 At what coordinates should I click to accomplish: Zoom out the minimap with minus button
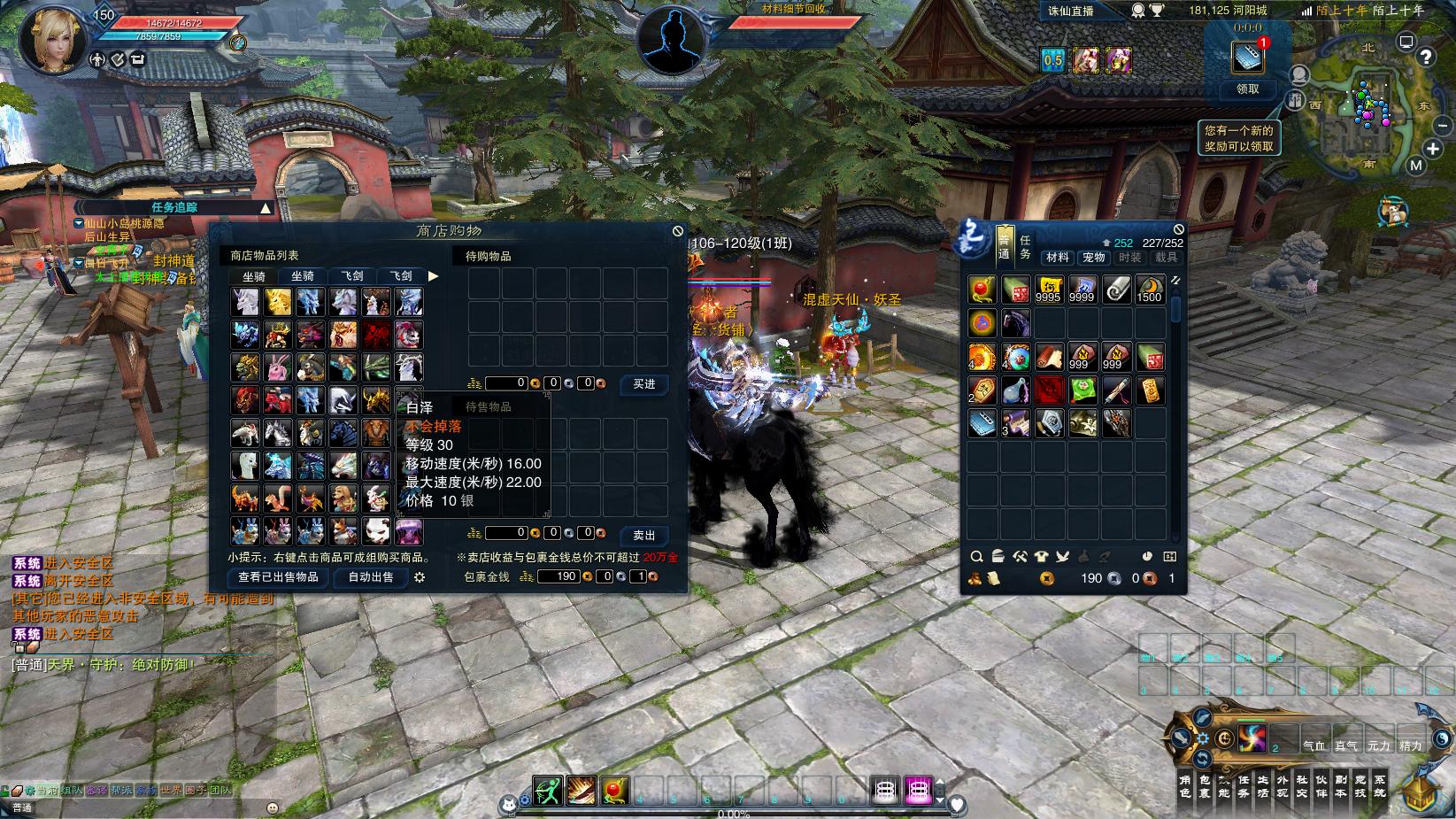tap(1442, 125)
